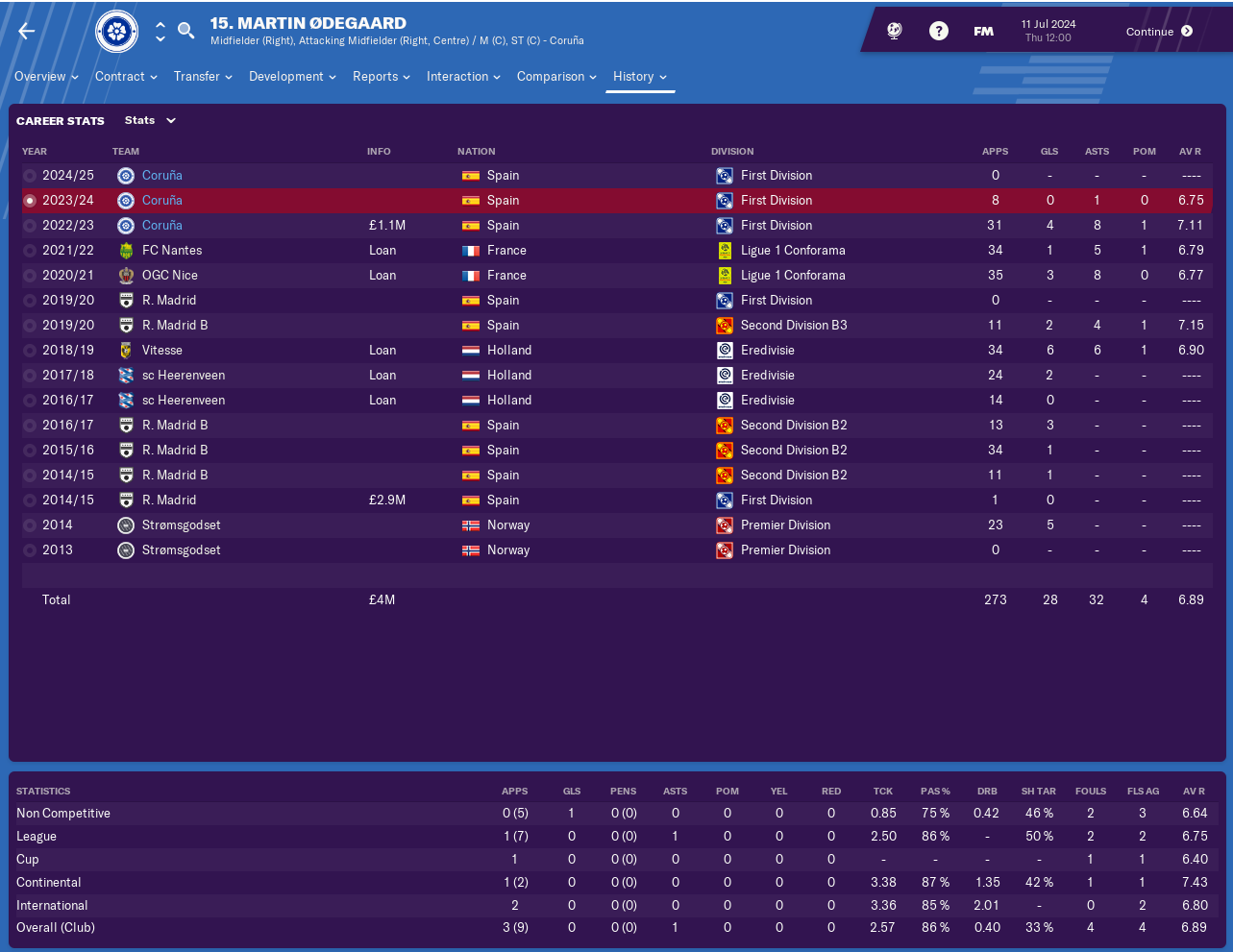Open the Interaction menu

(x=463, y=77)
